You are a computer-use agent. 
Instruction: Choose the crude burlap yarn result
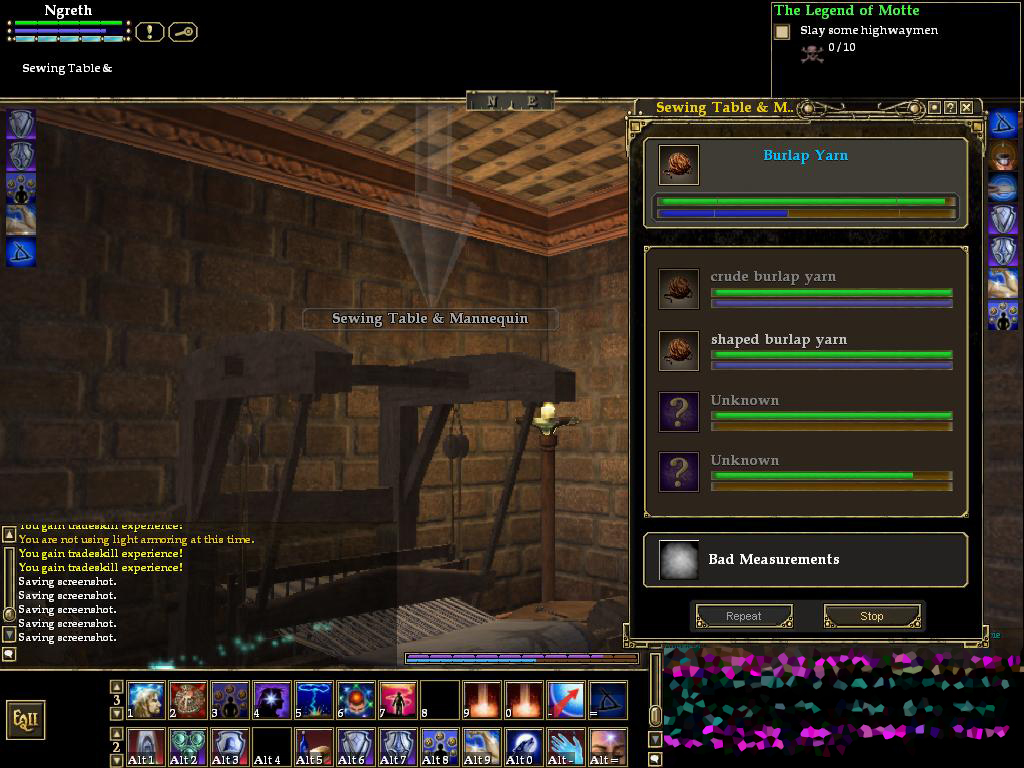point(679,289)
